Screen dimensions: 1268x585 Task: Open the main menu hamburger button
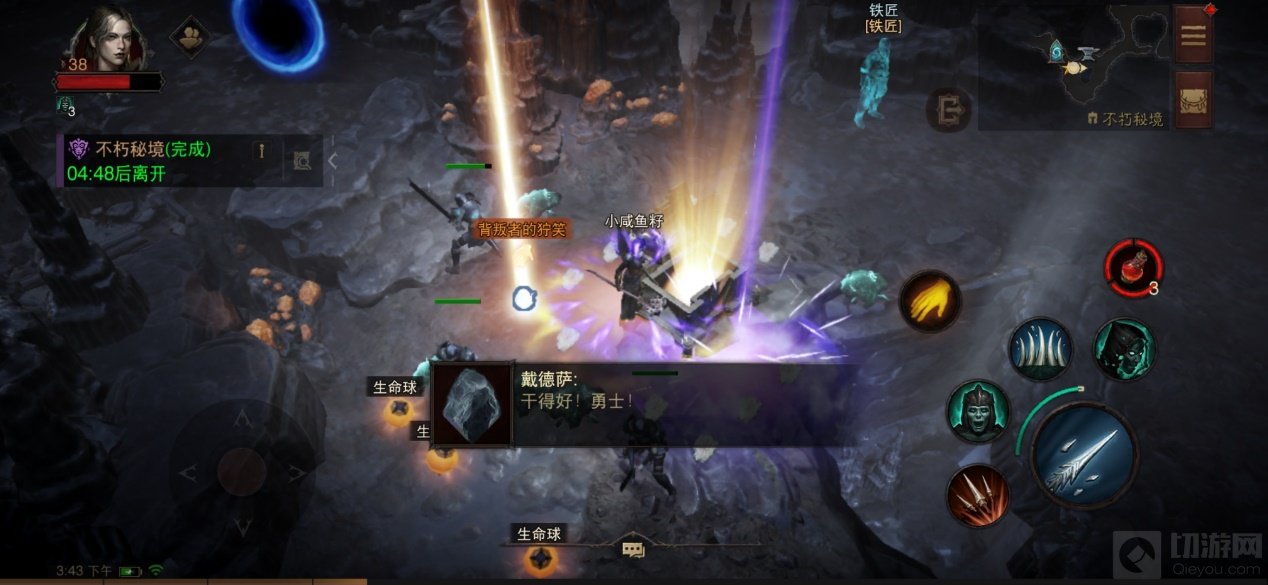(x=1193, y=34)
